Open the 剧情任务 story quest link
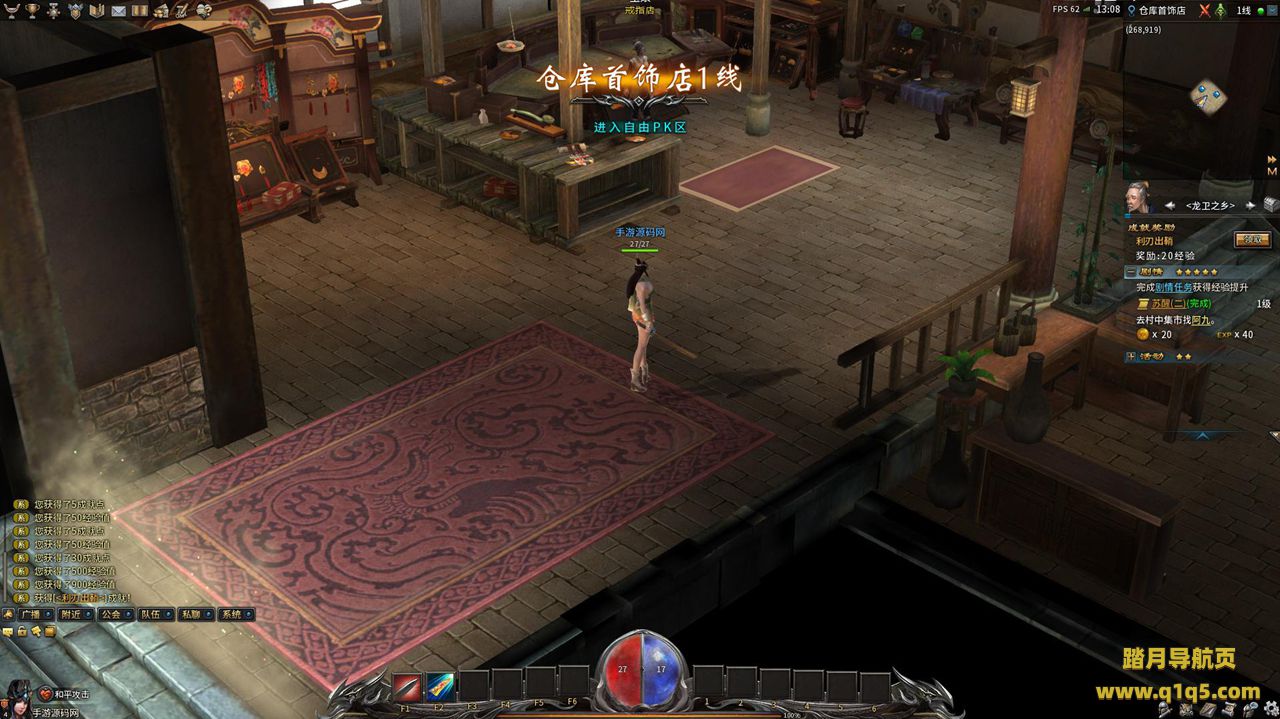 pos(1174,287)
